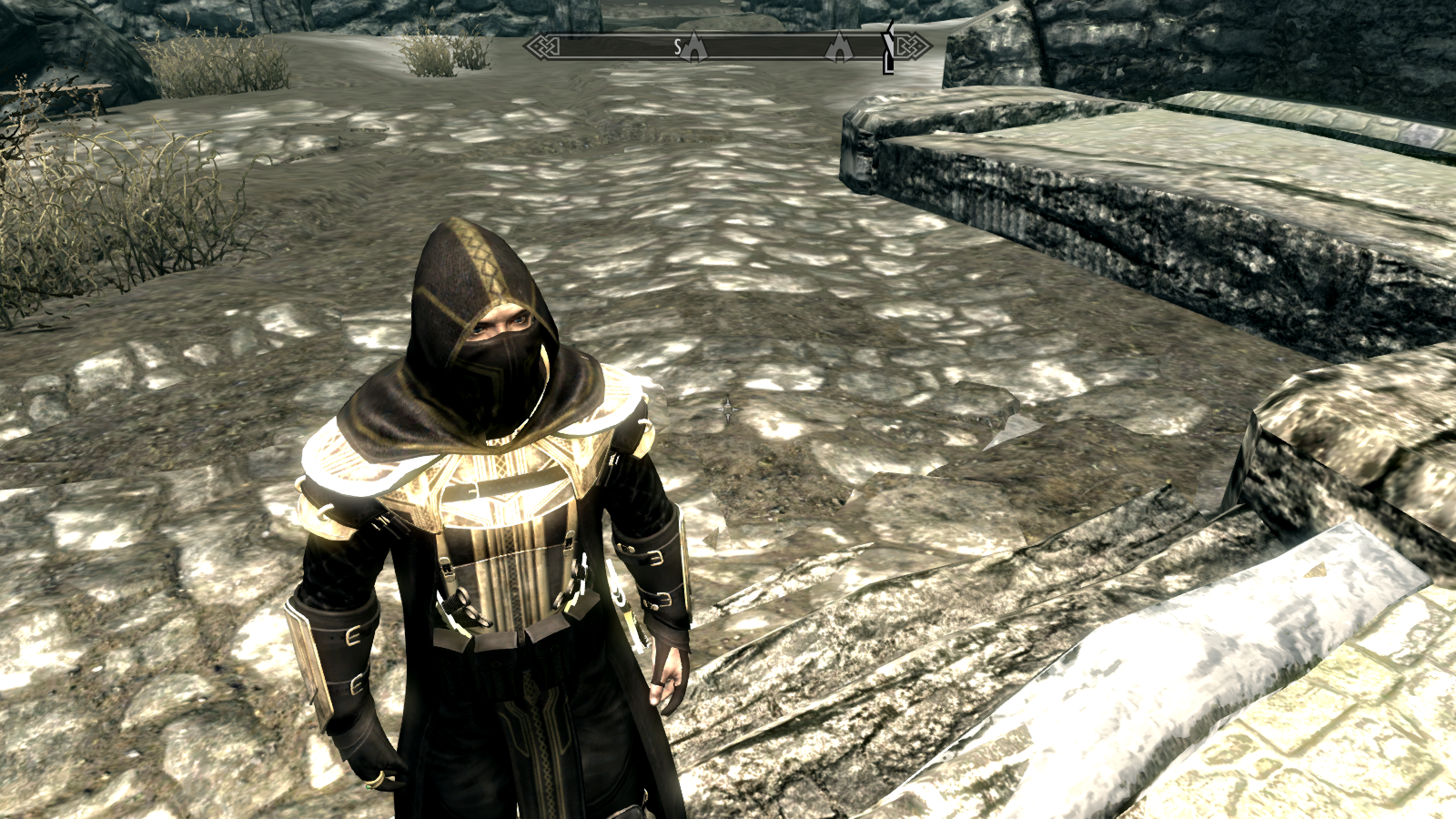1456x819 pixels.
Task: Select the cave marker beside the S heading
Action: (x=695, y=46)
